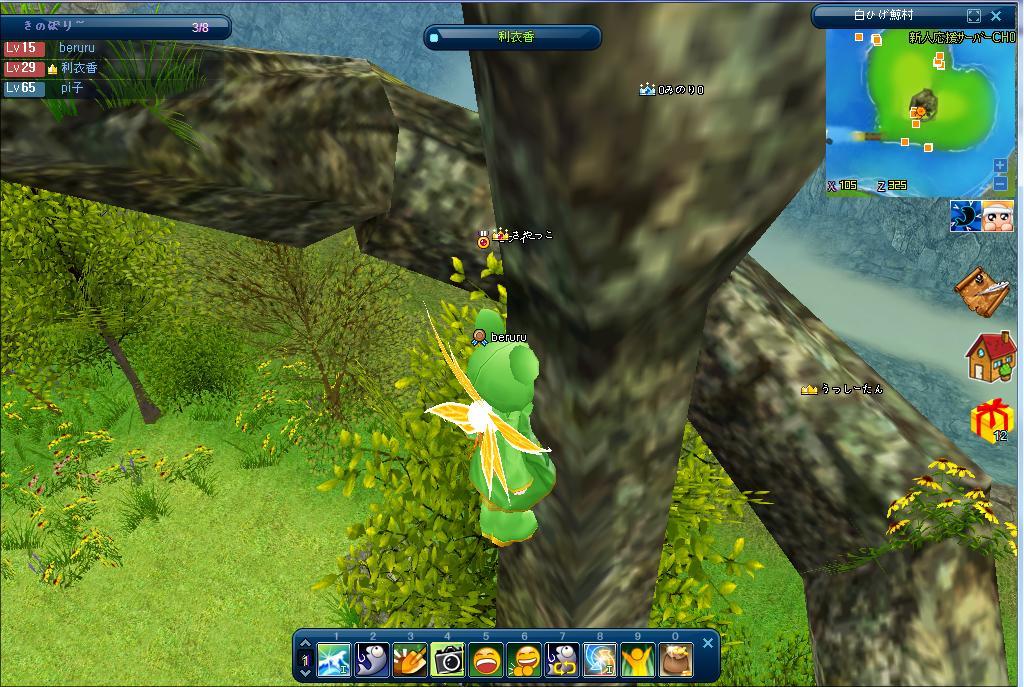Select party leader 利衣香 in party list
This screenshot has width=1024, height=687.
point(78,68)
